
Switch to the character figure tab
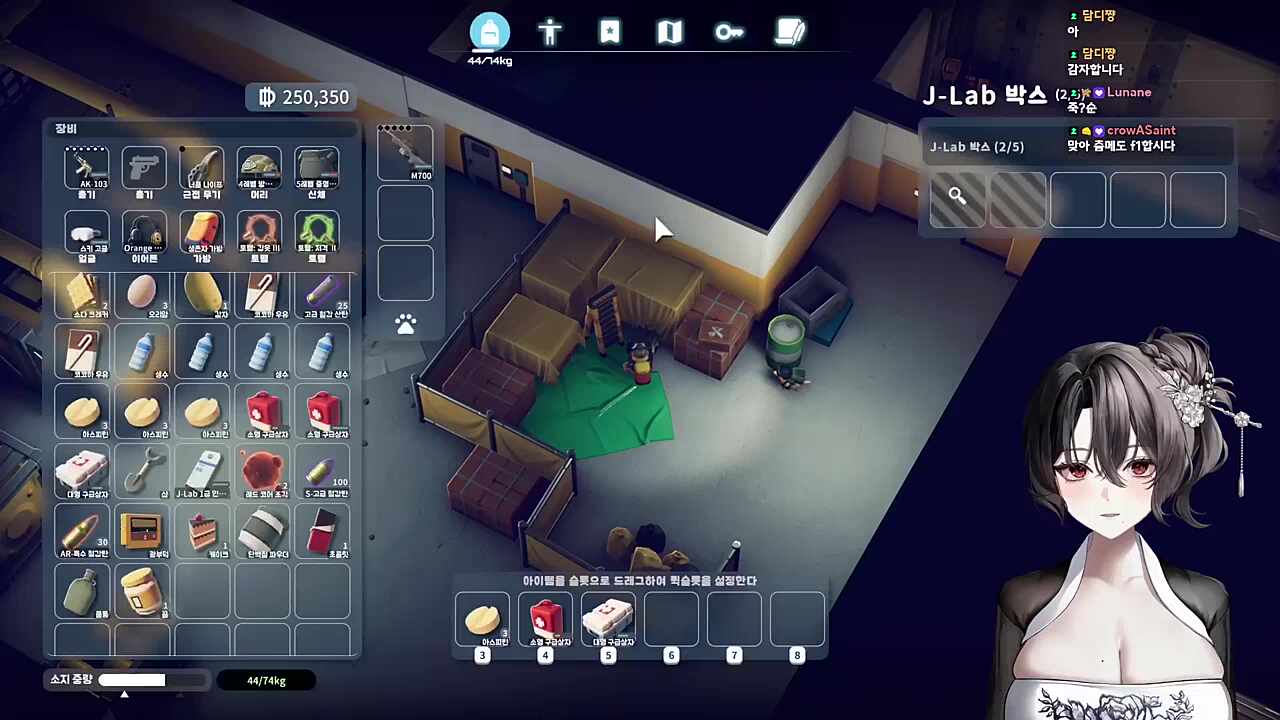point(550,33)
